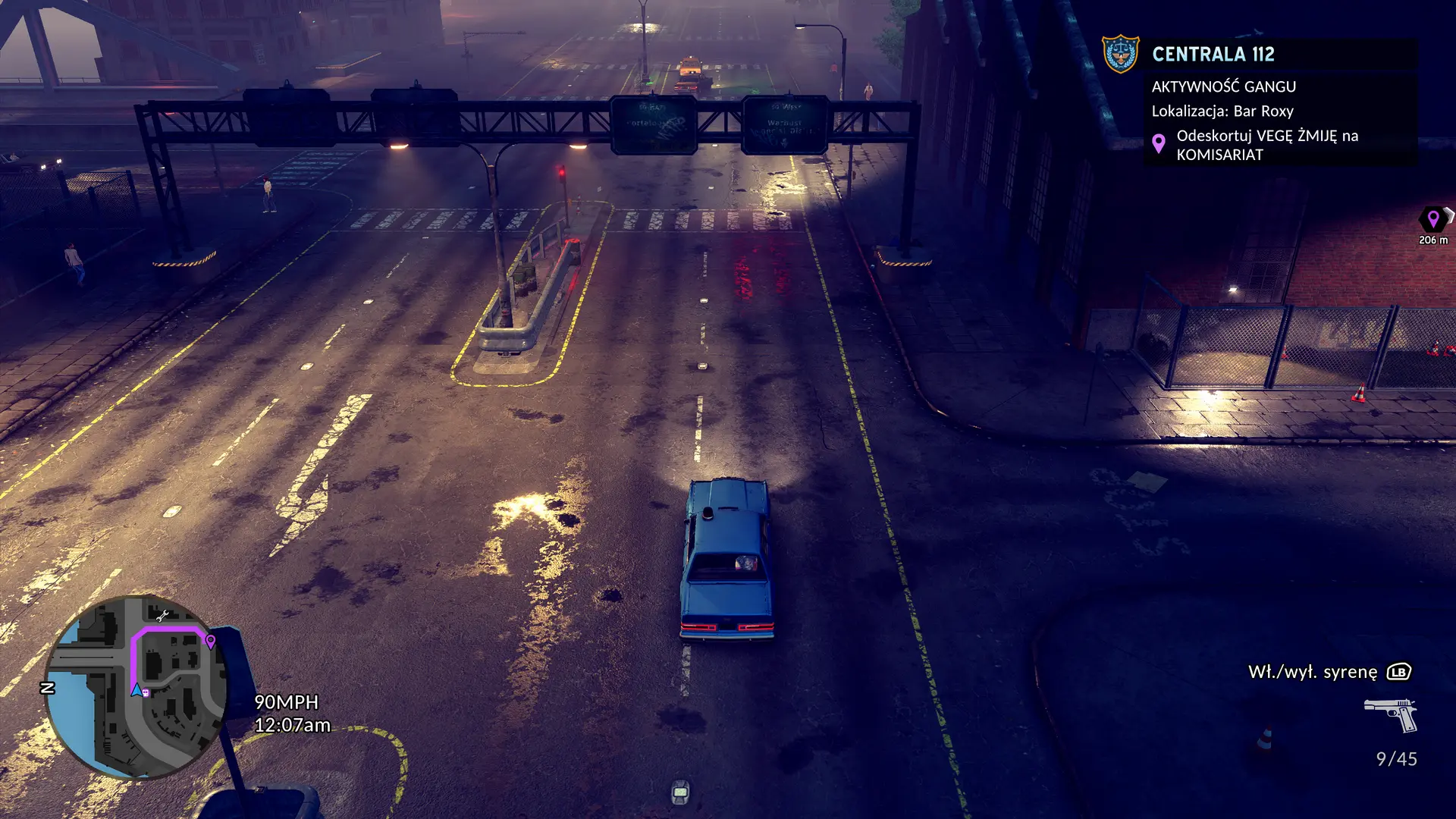1456x819 pixels.
Task: Open the circular minimap
Action: click(x=136, y=687)
